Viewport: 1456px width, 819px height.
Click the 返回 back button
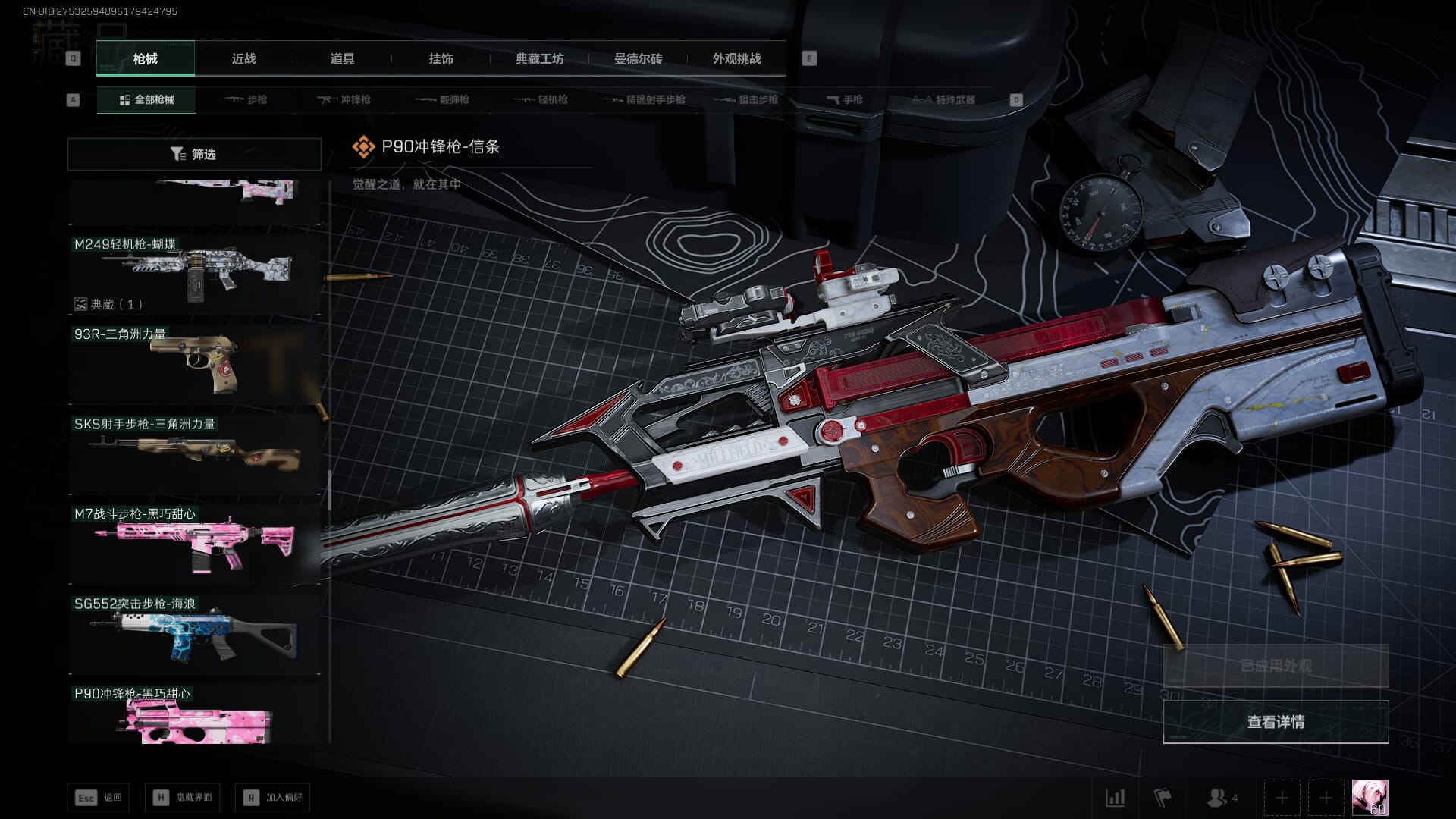99,798
